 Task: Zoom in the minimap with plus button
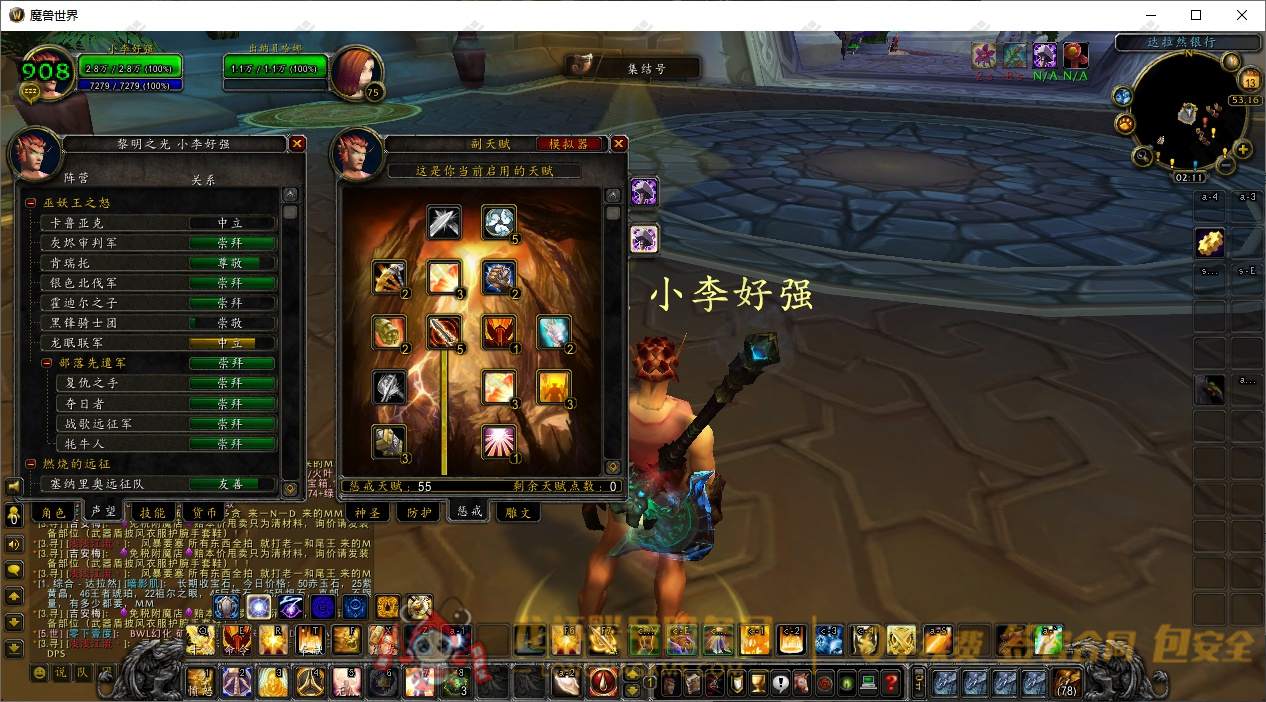pos(1243,150)
